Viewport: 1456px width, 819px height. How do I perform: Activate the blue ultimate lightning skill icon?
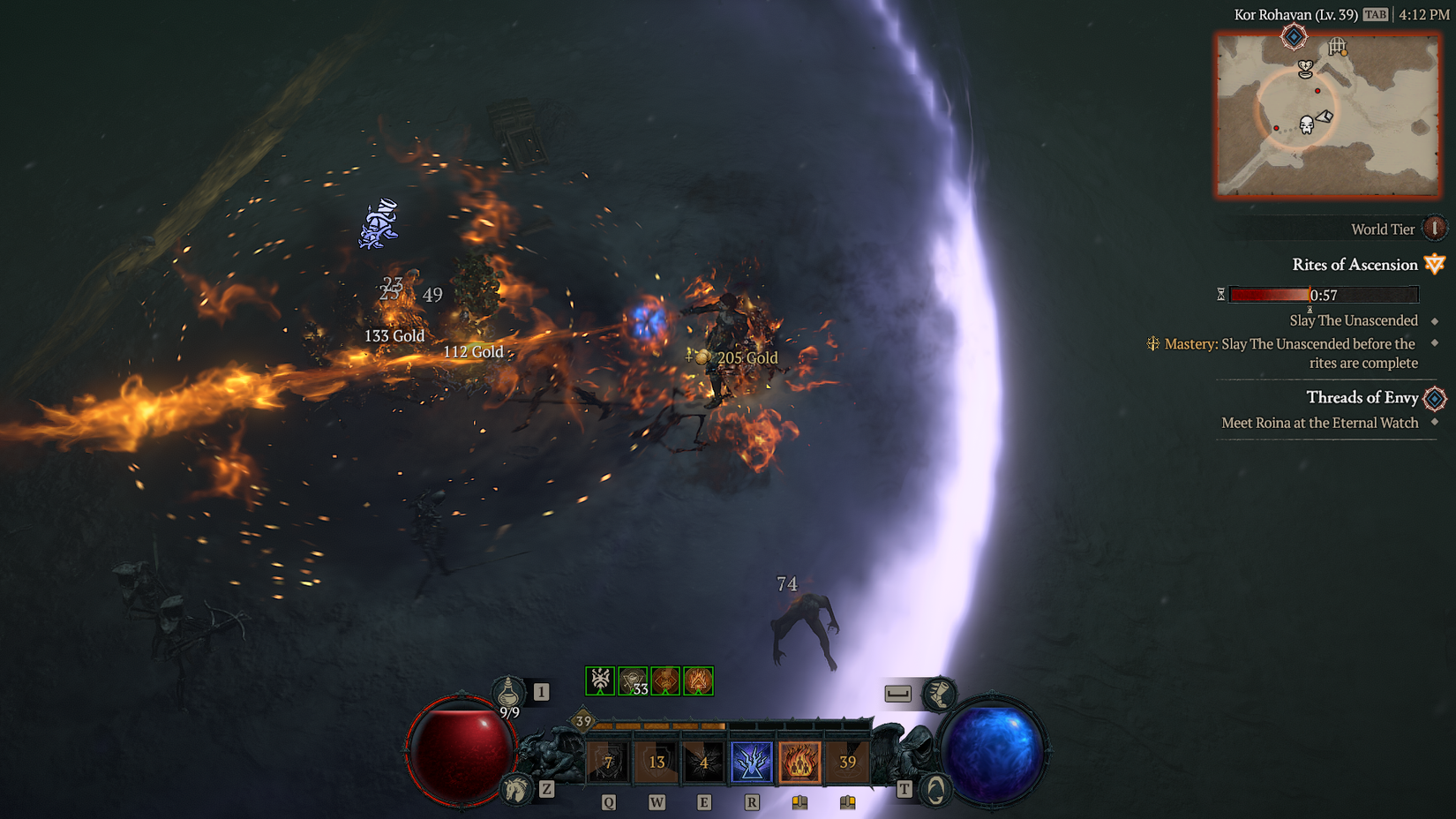(752, 761)
